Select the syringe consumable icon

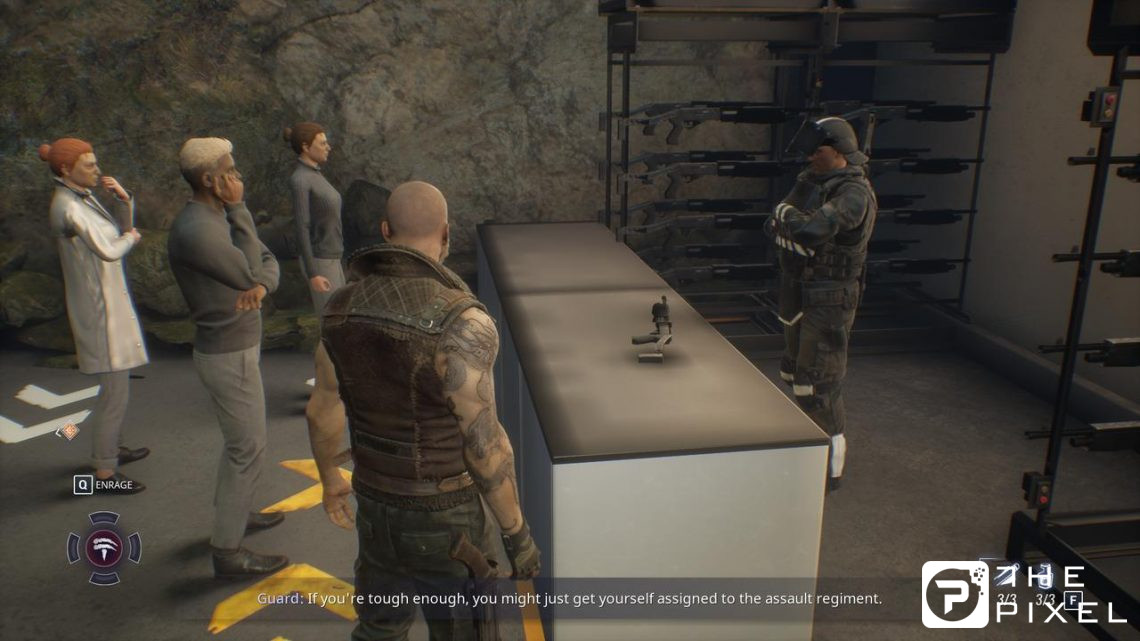coord(1005,576)
